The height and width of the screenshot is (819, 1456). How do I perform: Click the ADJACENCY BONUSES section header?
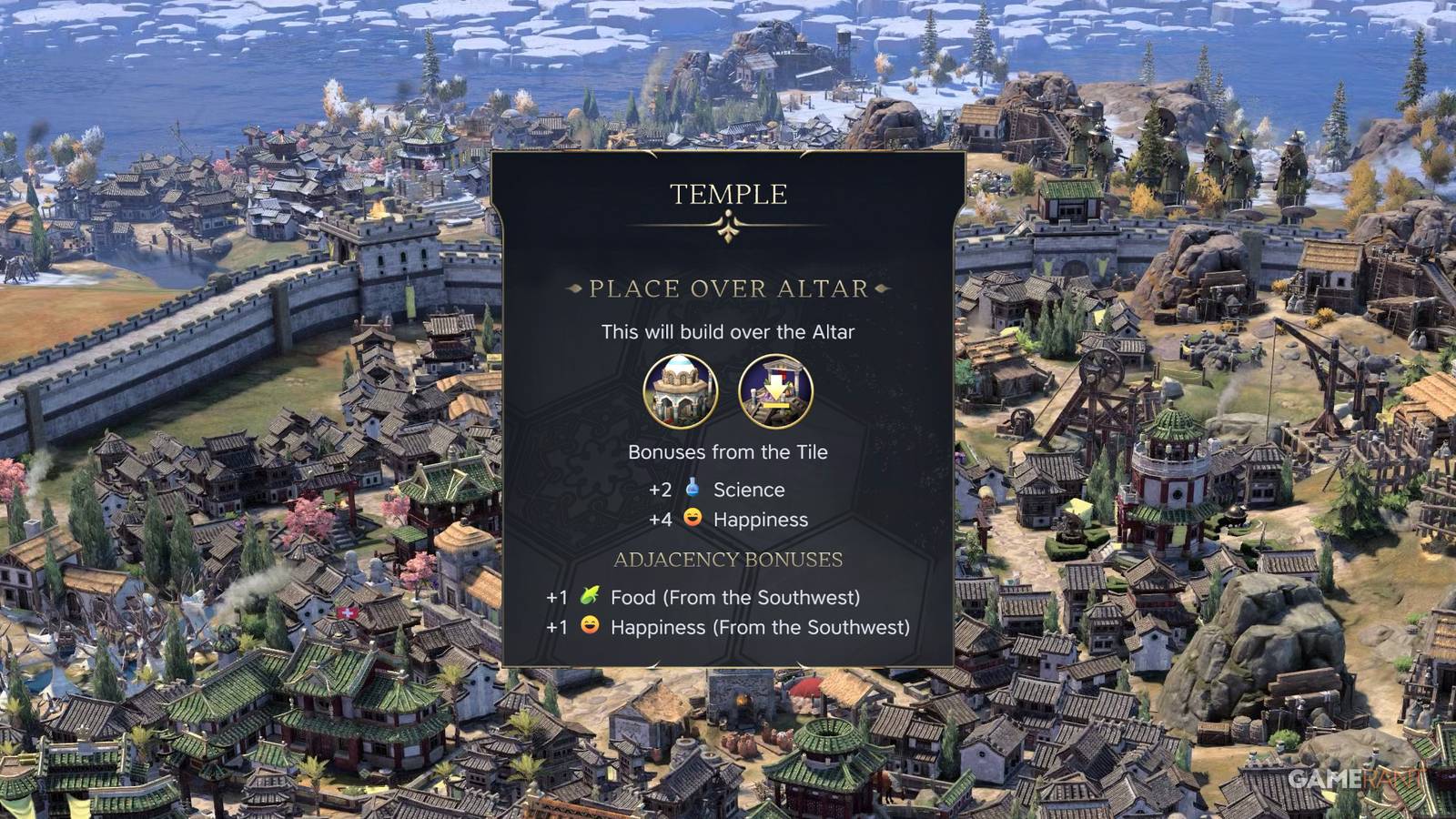click(x=728, y=560)
